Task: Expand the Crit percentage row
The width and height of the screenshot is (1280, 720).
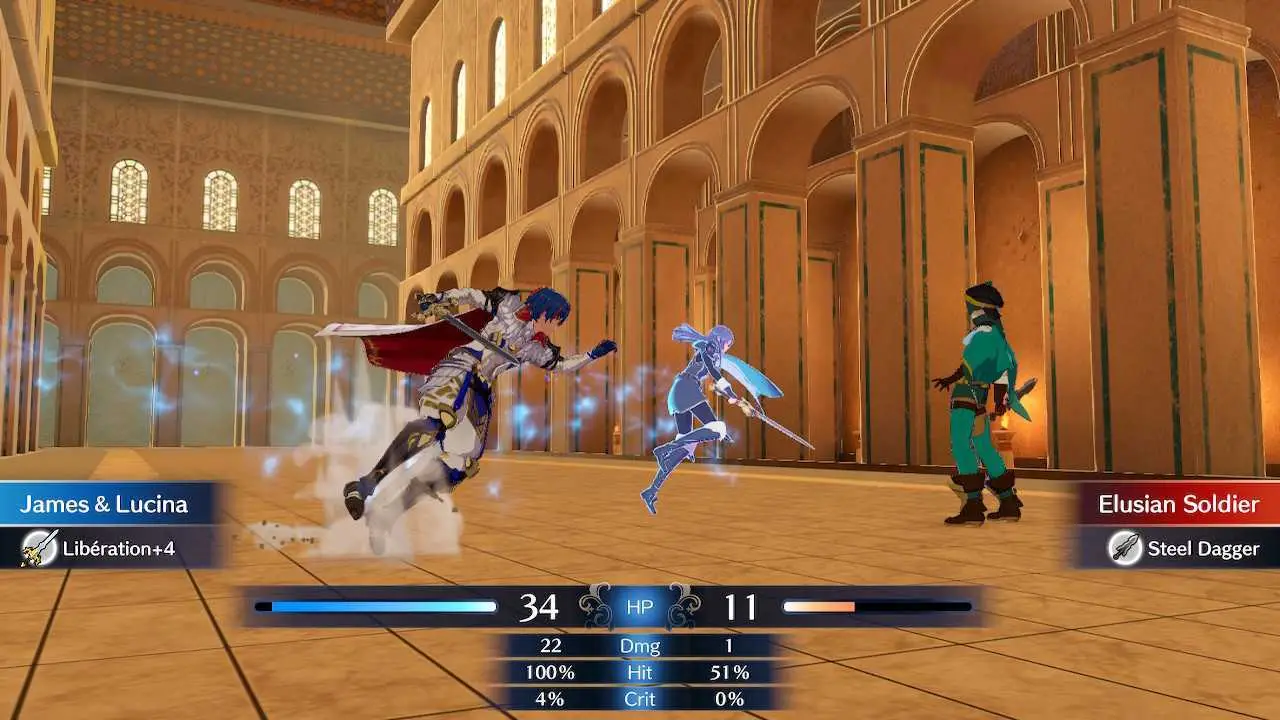Action: 639,699
